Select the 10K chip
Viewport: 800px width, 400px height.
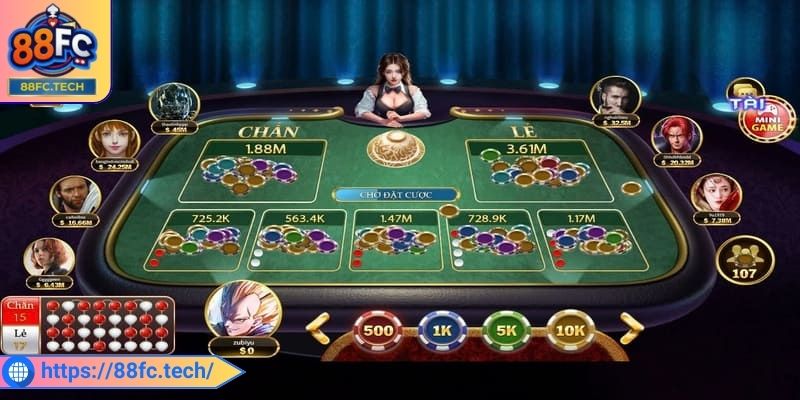(570, 330)
